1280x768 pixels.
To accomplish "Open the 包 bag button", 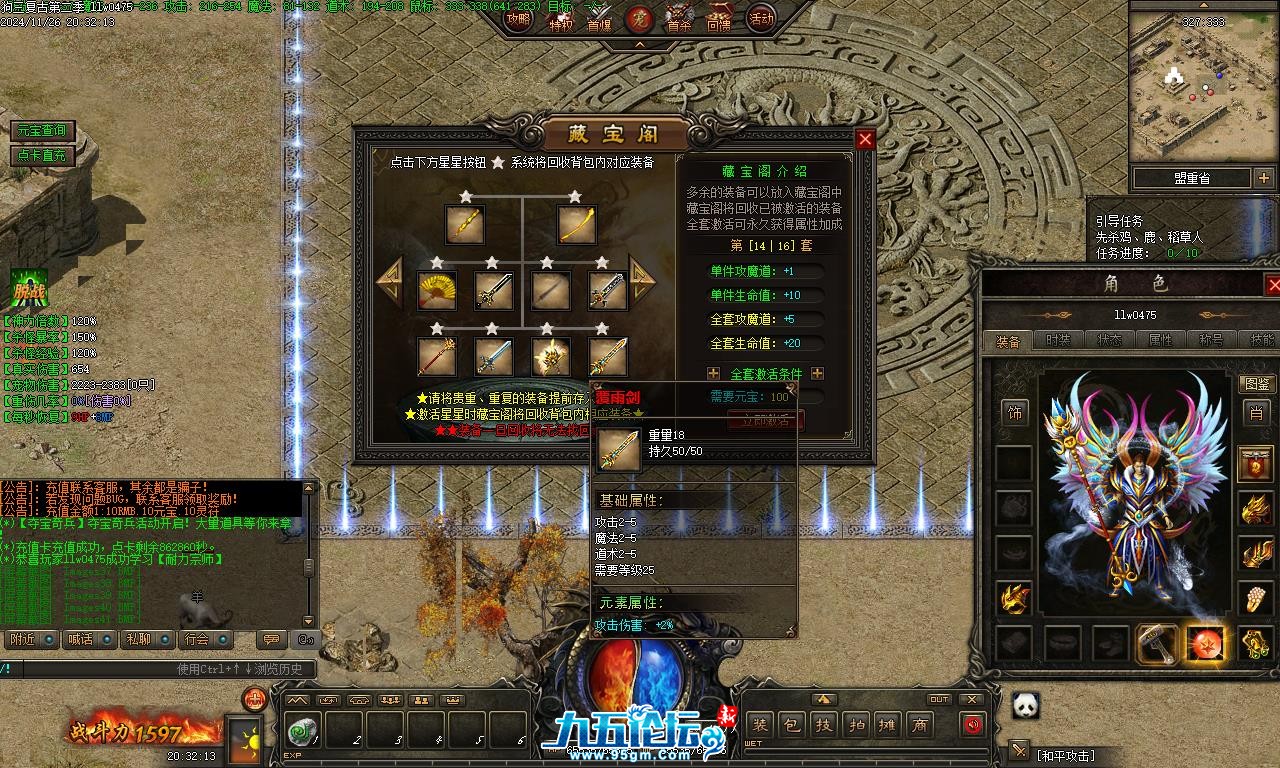I will point(790,726).
